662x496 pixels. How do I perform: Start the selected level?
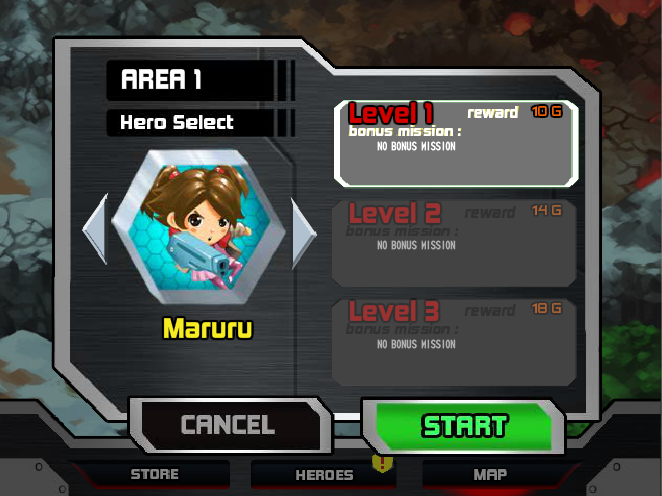(x=465, y=425)
